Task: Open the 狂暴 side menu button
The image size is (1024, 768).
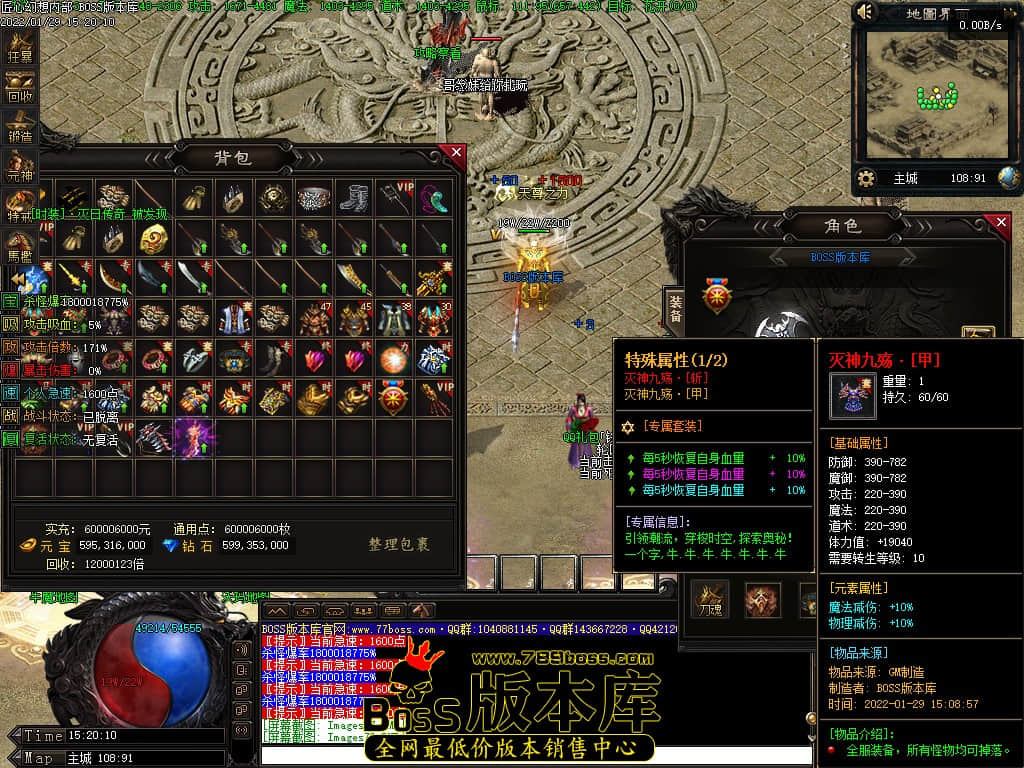Action: point(20,48)
